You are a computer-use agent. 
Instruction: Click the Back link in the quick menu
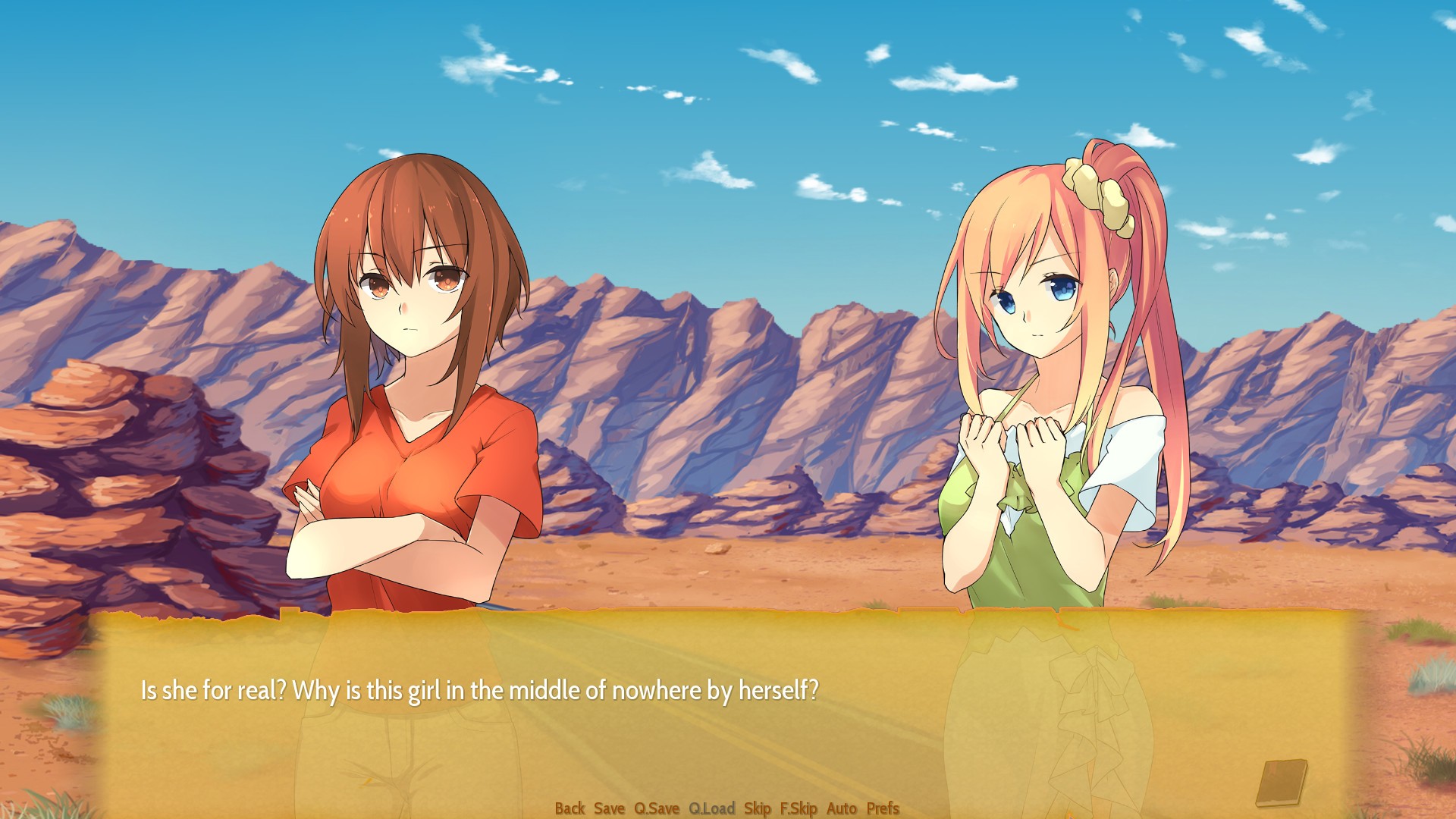point(571,808)
